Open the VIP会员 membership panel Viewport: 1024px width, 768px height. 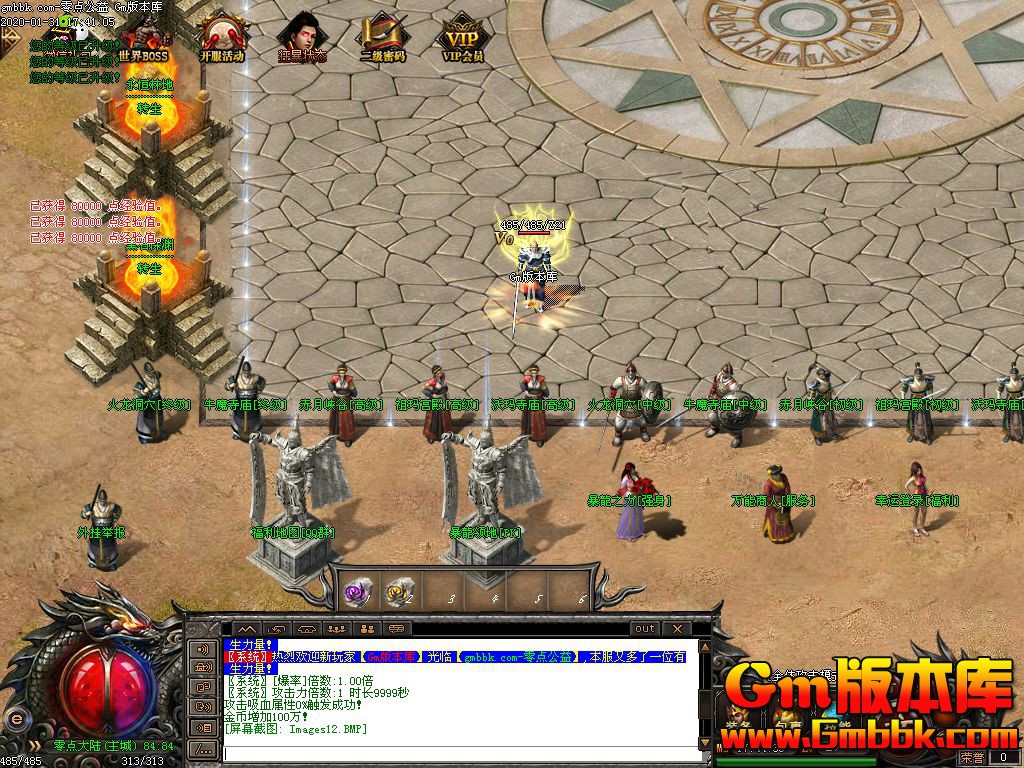point(462,38)
